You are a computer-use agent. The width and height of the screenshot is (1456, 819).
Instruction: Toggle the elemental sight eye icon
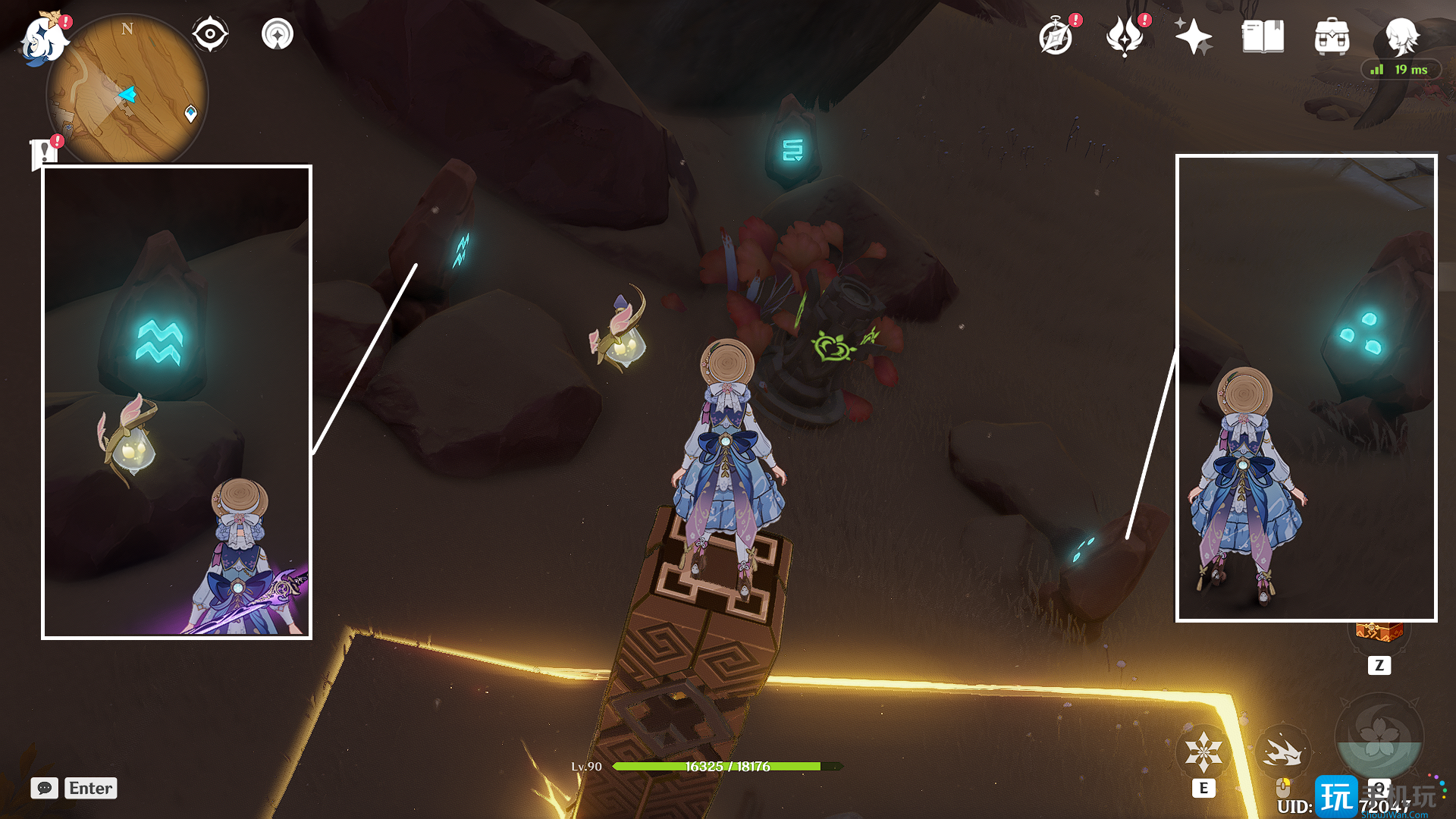(x=210, y=35)
